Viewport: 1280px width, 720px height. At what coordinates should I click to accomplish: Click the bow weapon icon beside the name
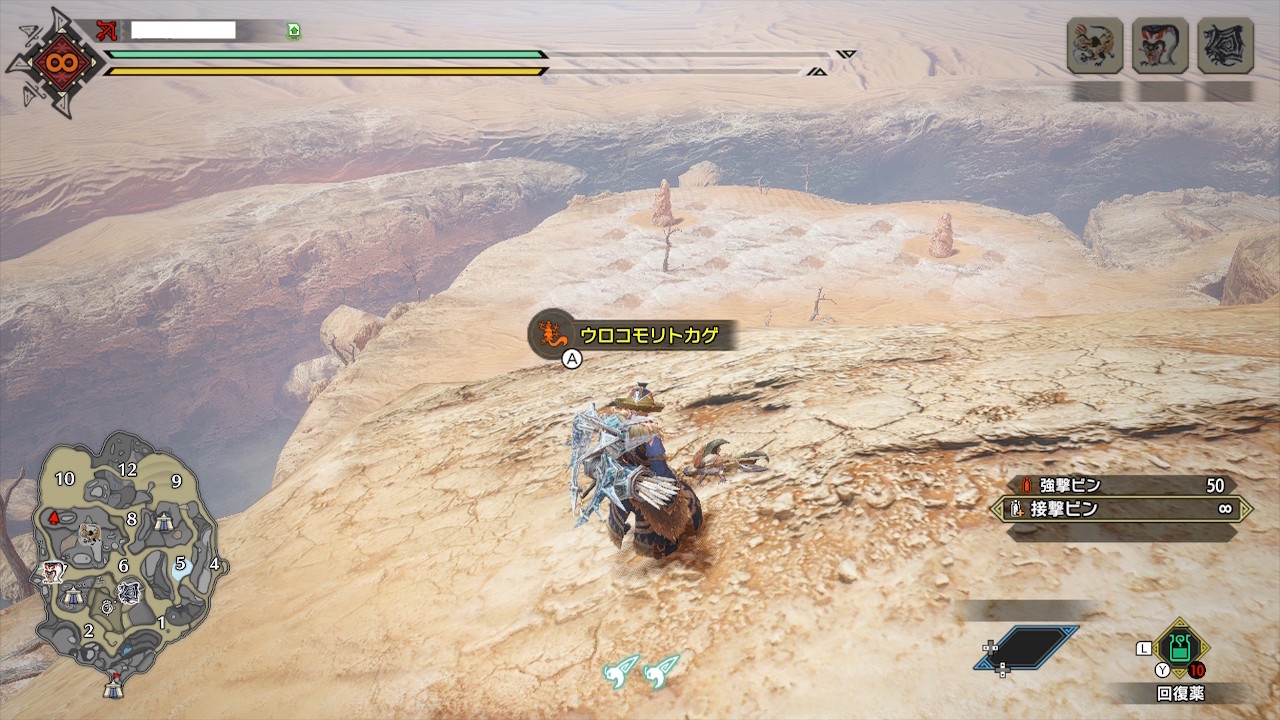click(x=107, y=31)
